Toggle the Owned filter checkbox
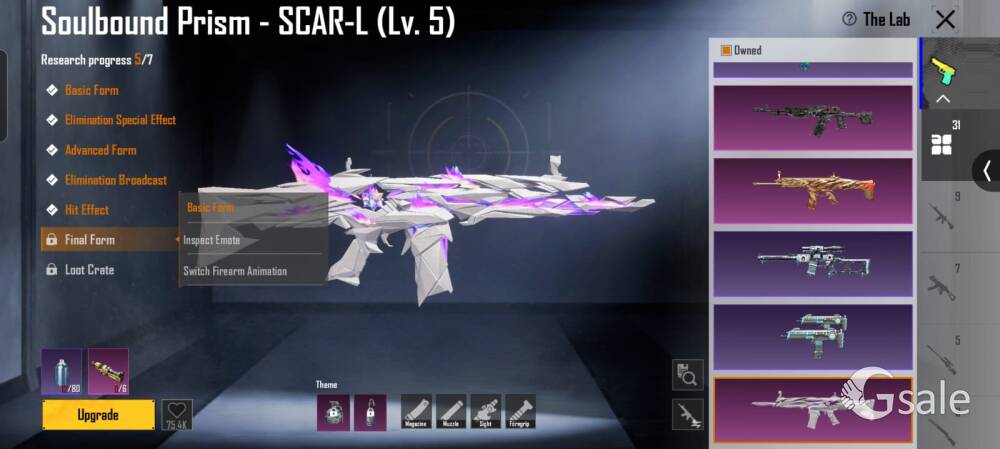 tap(726, 50)
